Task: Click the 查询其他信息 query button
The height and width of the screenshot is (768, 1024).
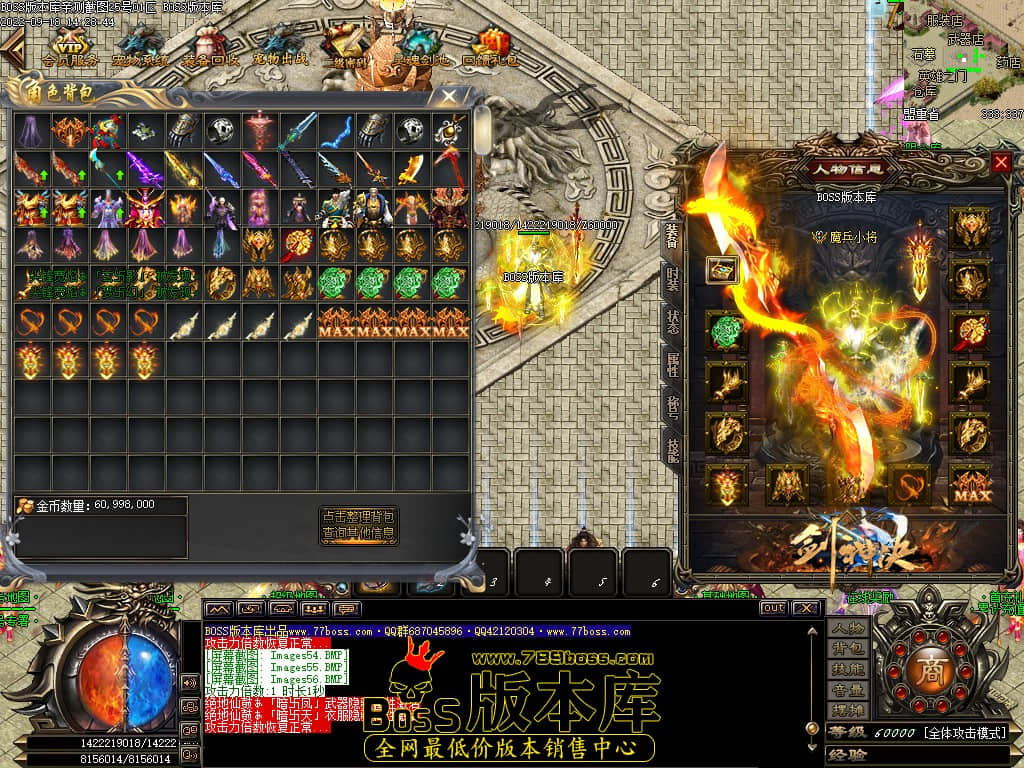Action: point(359,534)
